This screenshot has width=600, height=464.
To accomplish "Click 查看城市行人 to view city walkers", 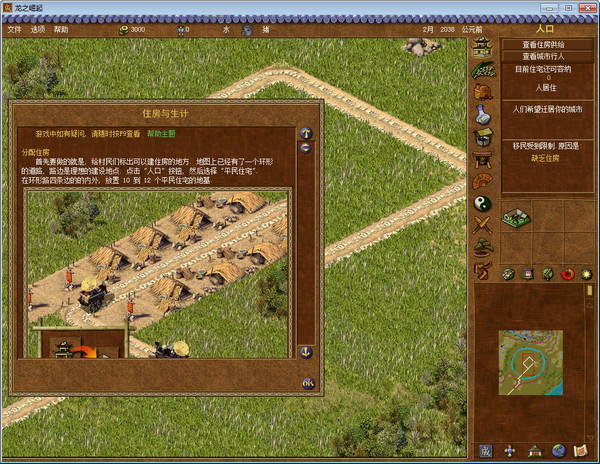I will (x=545, y=57).
